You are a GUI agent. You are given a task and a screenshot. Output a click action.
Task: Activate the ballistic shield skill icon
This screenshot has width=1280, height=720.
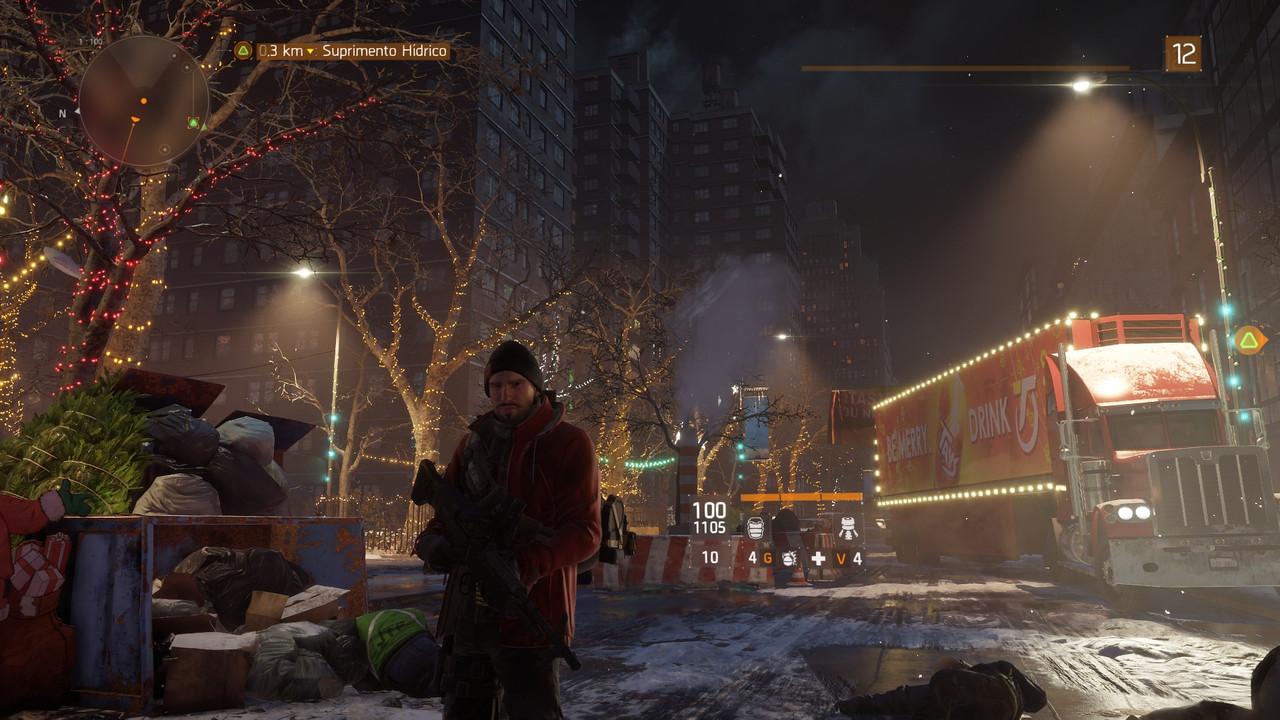(755, 528)
